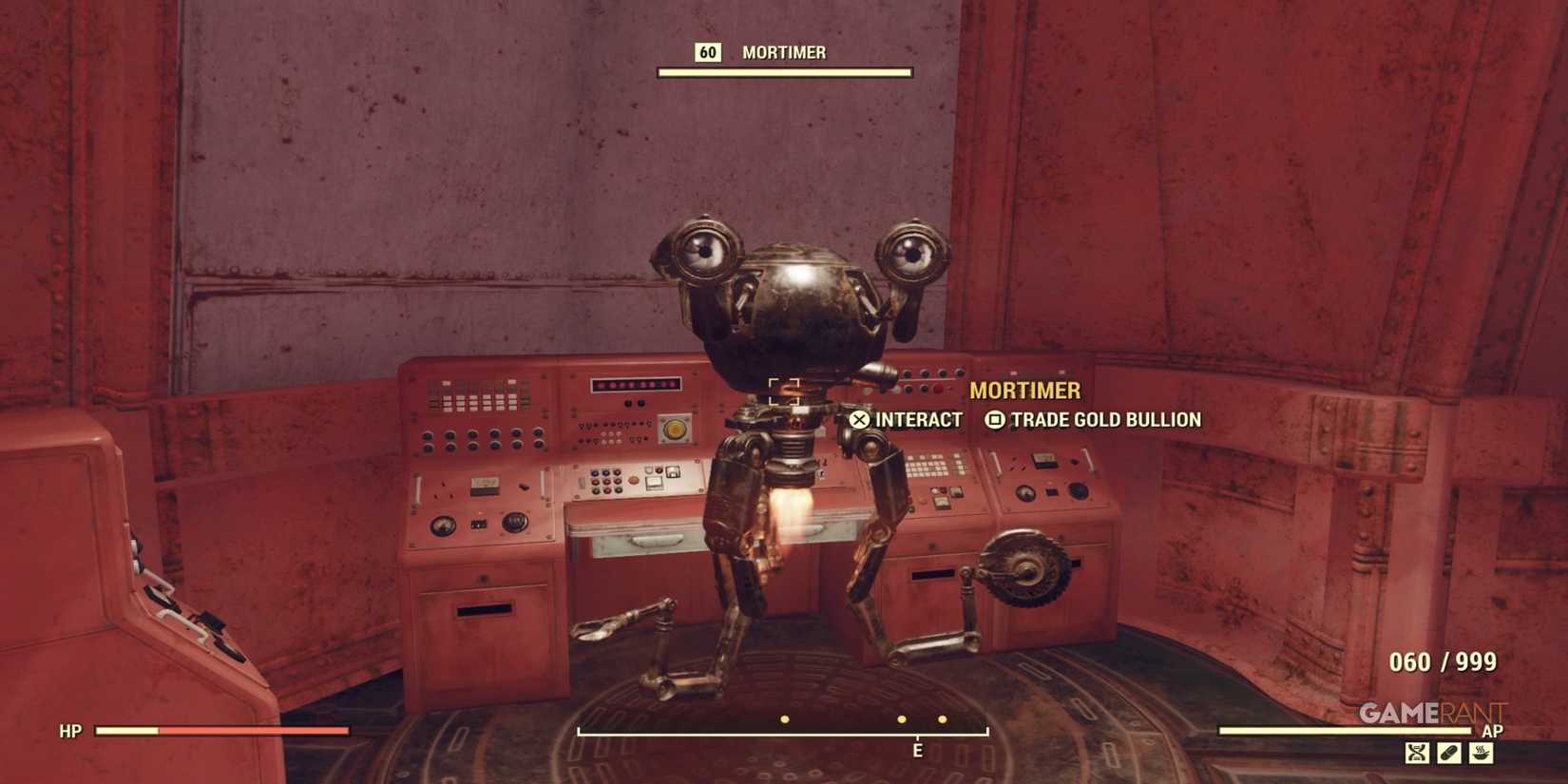Screen dimensions: 1568x784
Task: Select the hot food bowl status icon
Action: click(1481, 752)
